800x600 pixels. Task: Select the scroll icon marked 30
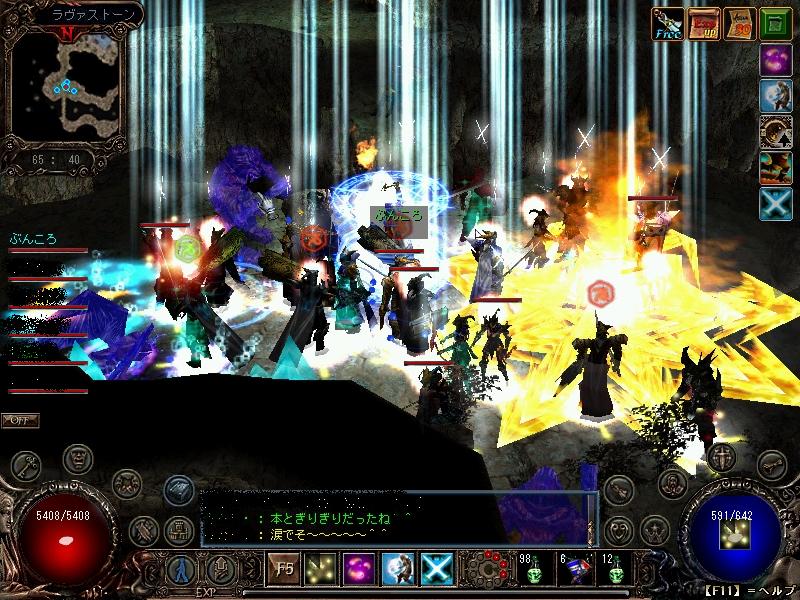point(740,23)
